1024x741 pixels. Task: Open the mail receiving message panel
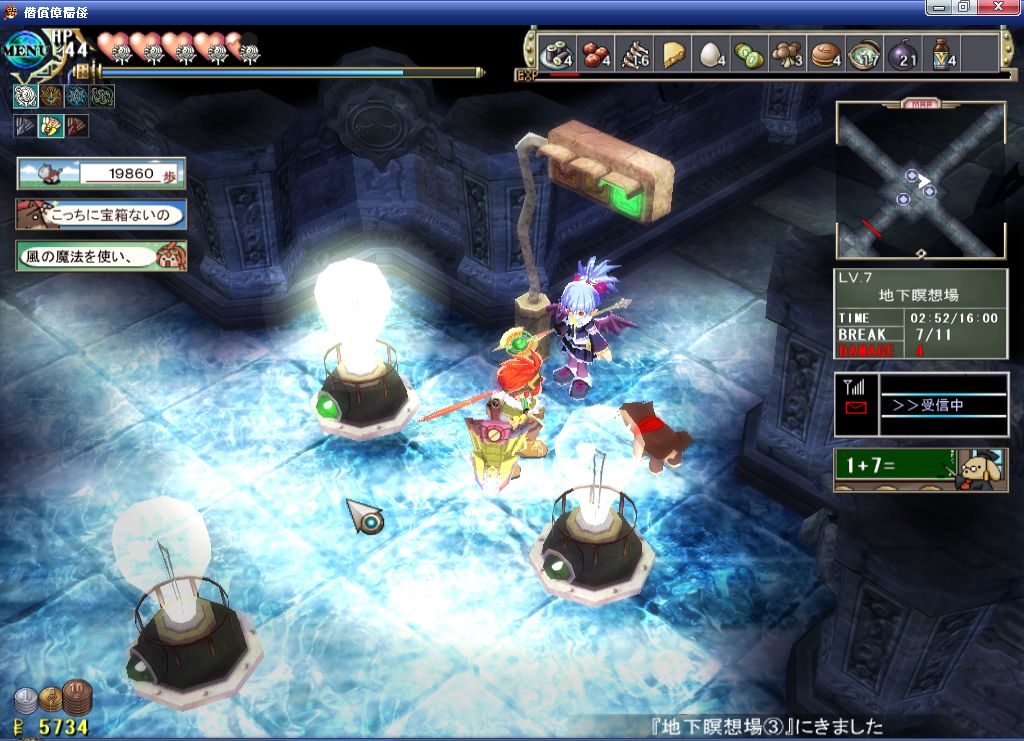point(921,404)
